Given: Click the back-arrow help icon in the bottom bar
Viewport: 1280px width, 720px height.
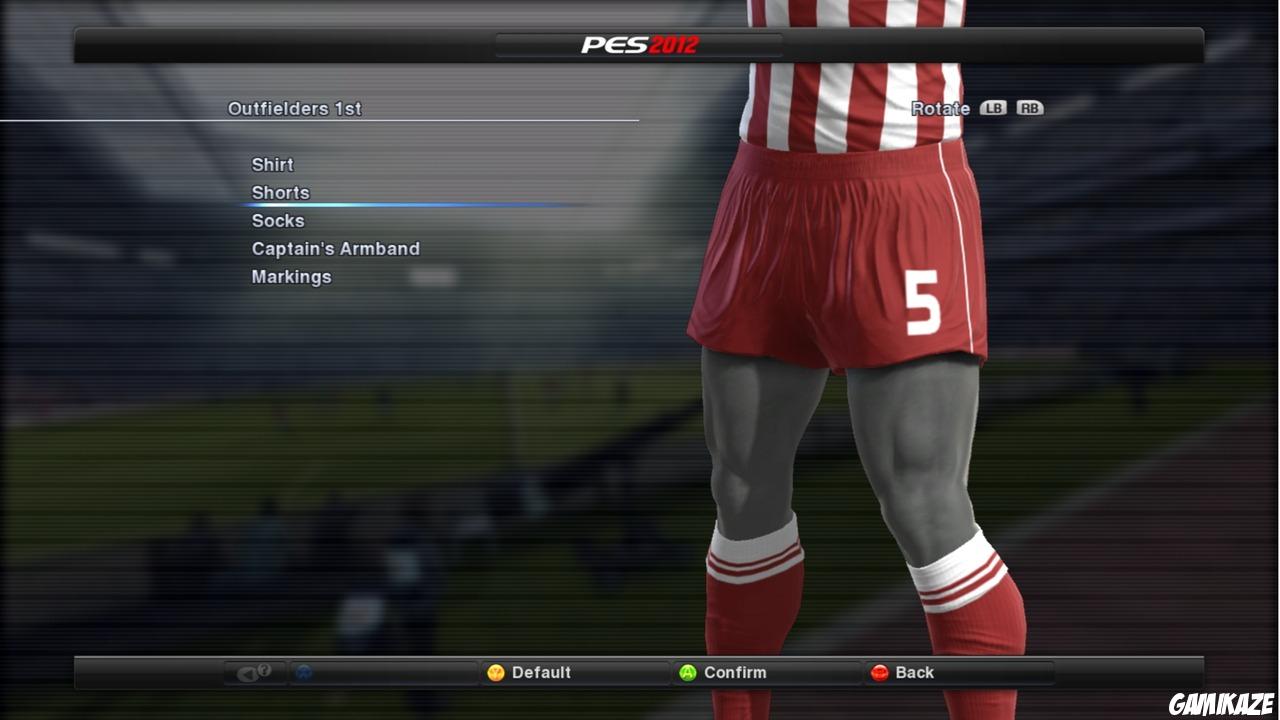Looking at the screenshot, I should 252,672.
